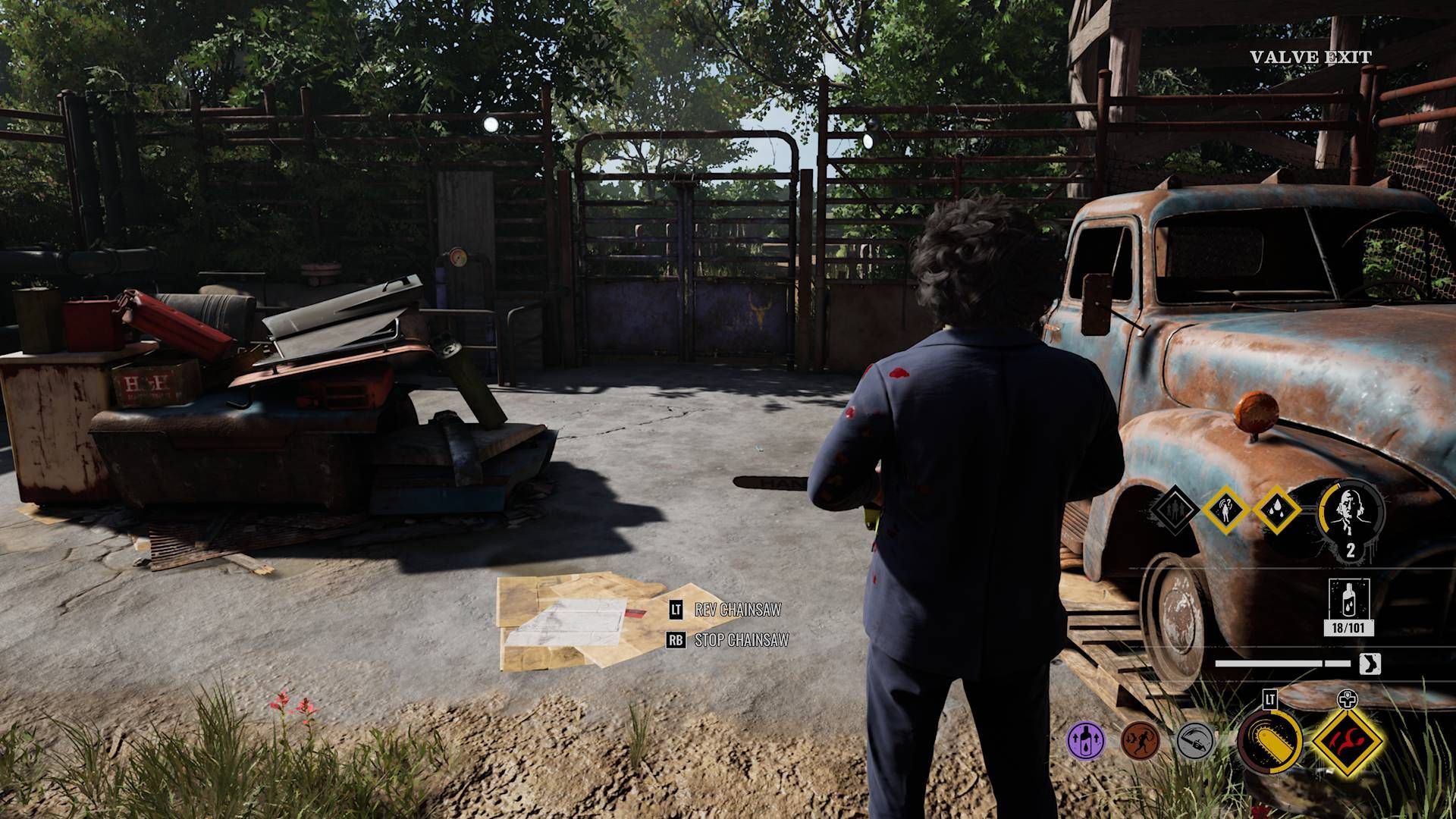The height and width of the screenshot is (819, 1456).
Task: Toggle the LT button prompt above the chainsaw
Action: [1269, 698]
